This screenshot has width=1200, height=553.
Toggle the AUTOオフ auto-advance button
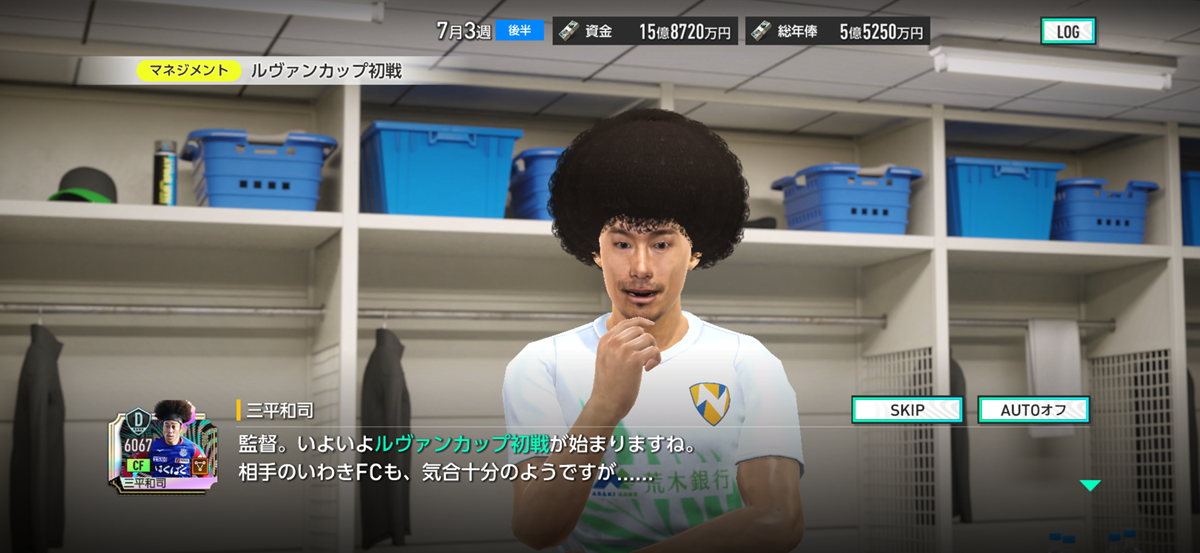[1032, 410]
